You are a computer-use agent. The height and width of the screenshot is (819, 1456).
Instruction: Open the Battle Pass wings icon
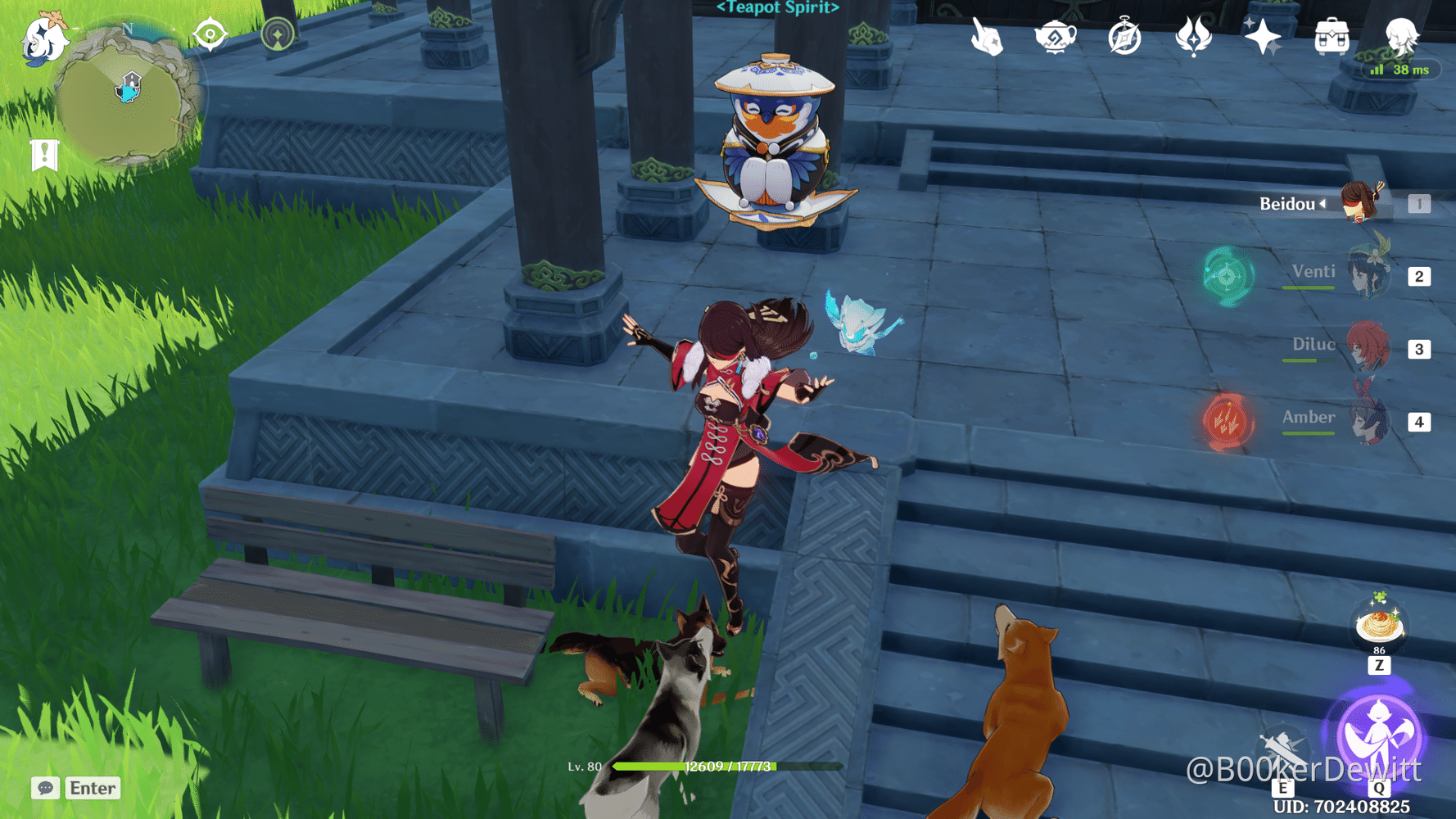pyautogui.click(x=1193, y=35)
